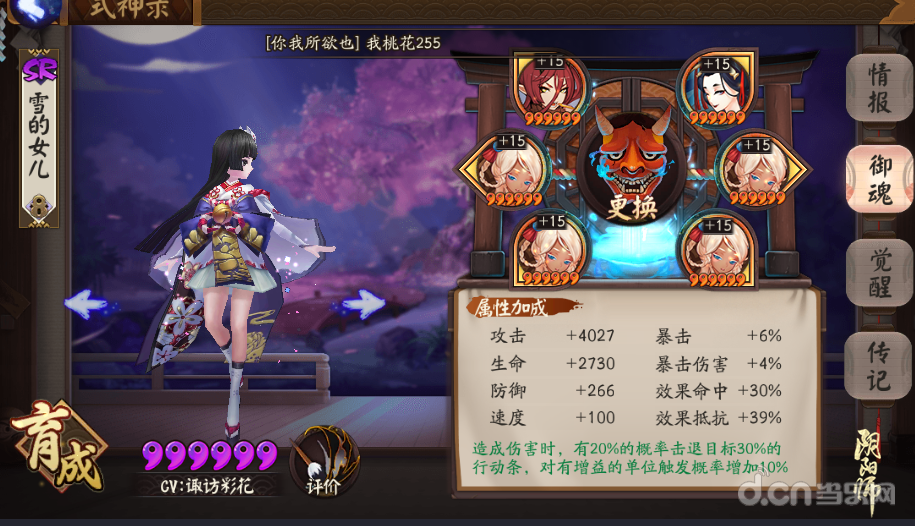The width and height of the screenshot is (915, 526).
Task: Show the 传记 tab
Action: pos(879,362)
